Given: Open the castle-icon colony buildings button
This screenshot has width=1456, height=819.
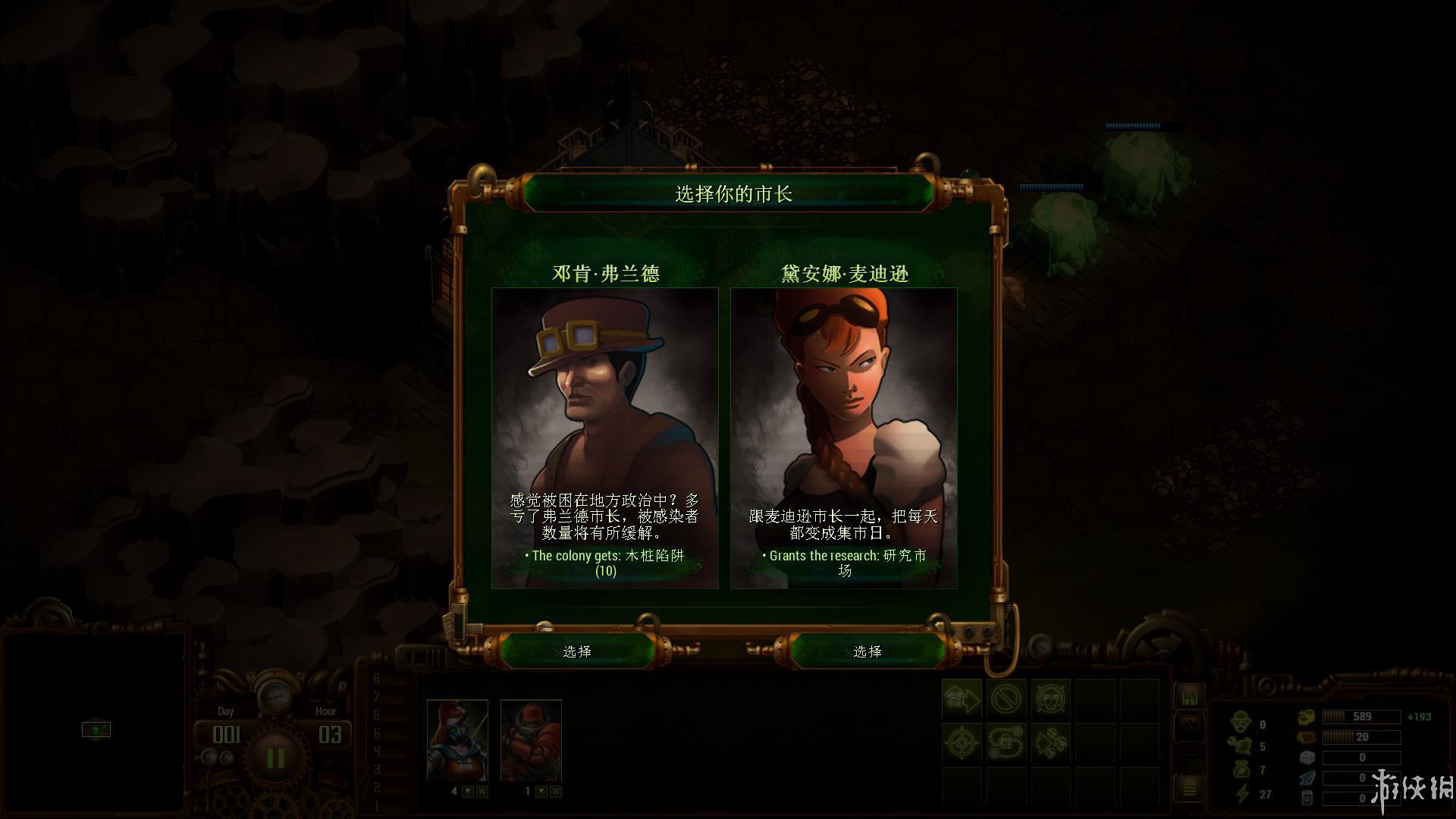Looking at the screenshot, I should (1188, 697).
